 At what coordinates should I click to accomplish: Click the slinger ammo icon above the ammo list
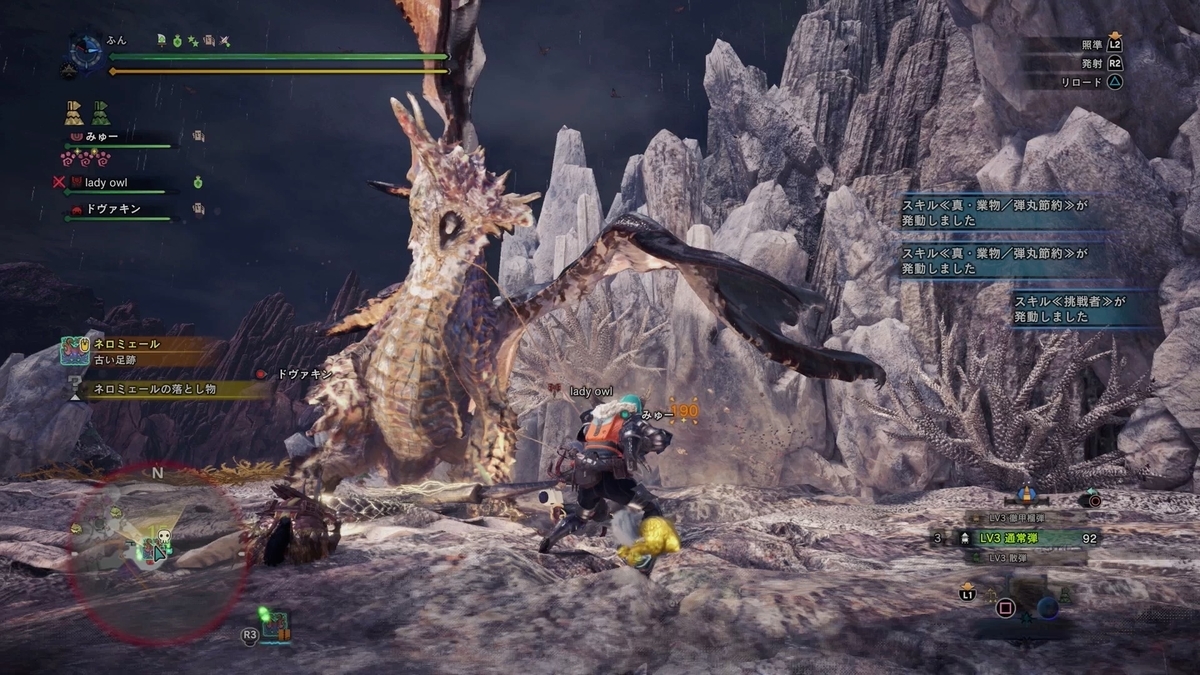click(1025, 494)
